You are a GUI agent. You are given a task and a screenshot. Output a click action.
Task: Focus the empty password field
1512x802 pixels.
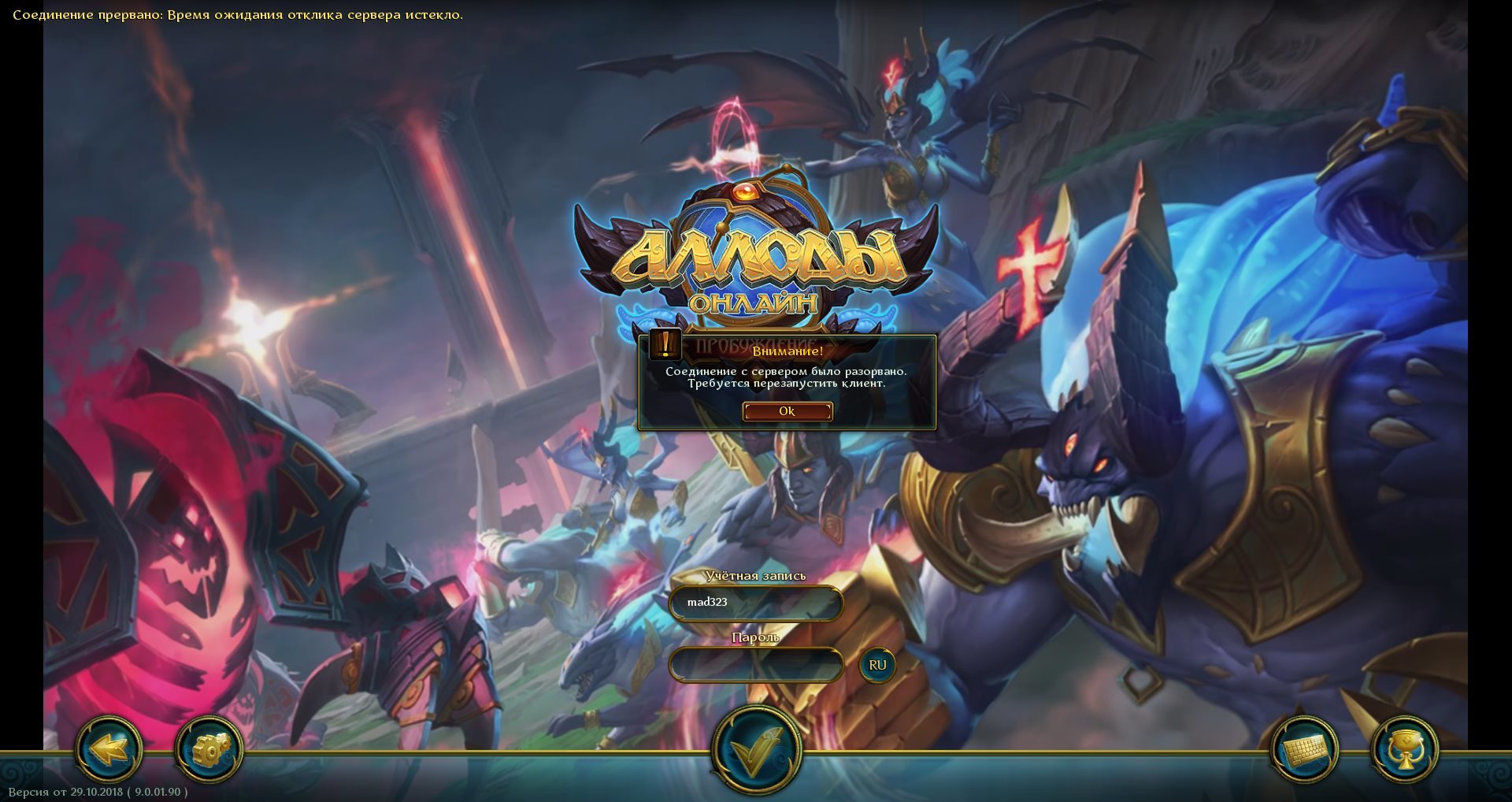click(755, 665)
